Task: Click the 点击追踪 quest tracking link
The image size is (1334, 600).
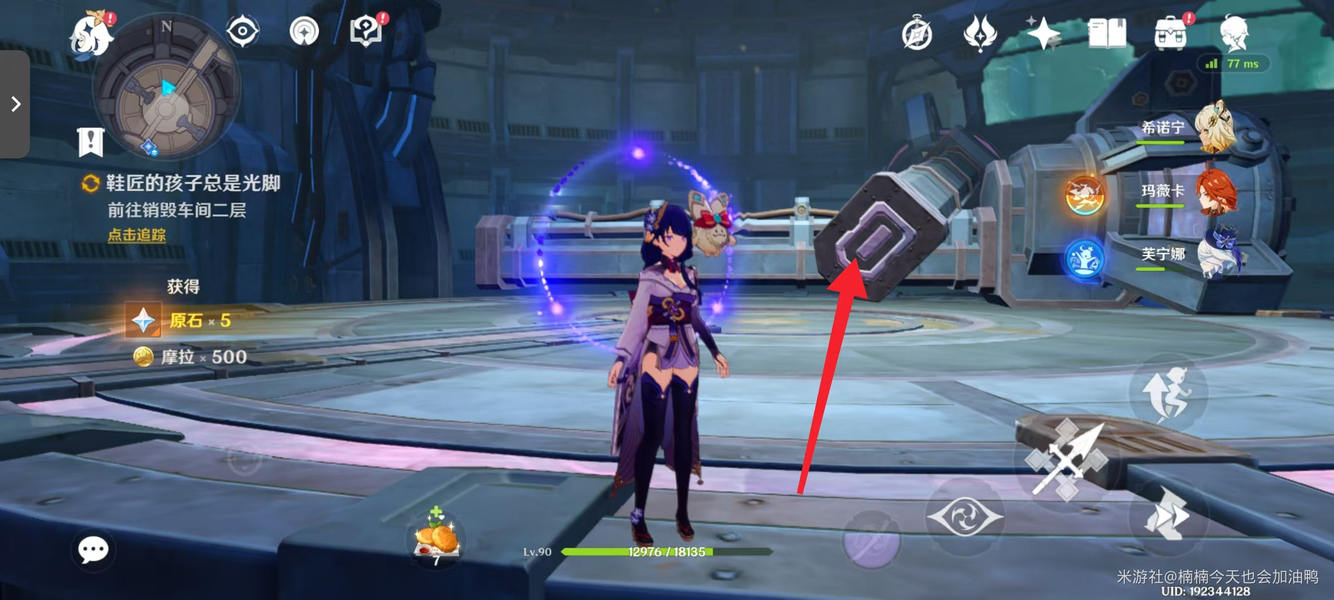Action: coord(137,235)
